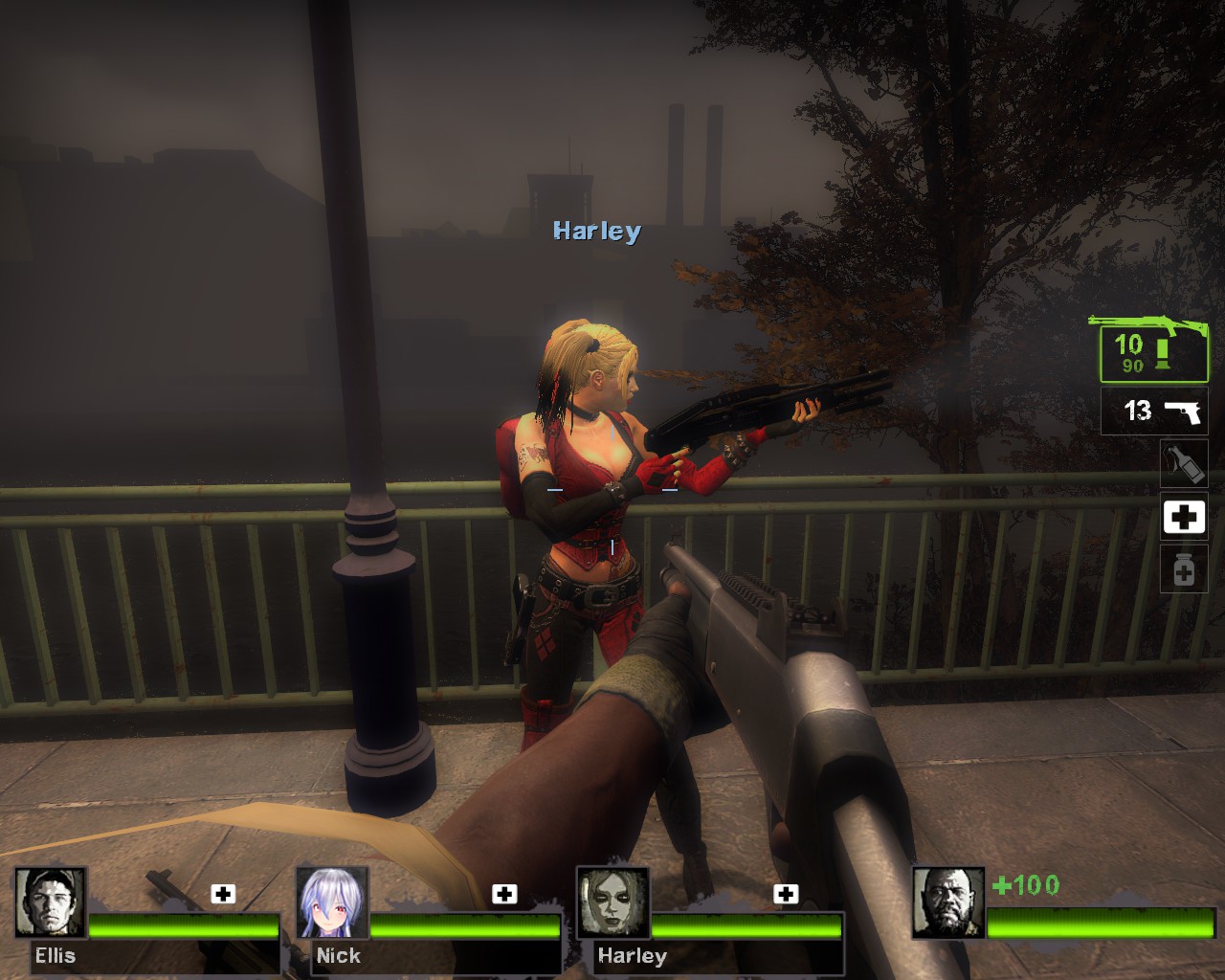The height and width of the screenshot is (980, 1225).
Task: Choose the first aid kit slot
Action: tap(1184, 518)
